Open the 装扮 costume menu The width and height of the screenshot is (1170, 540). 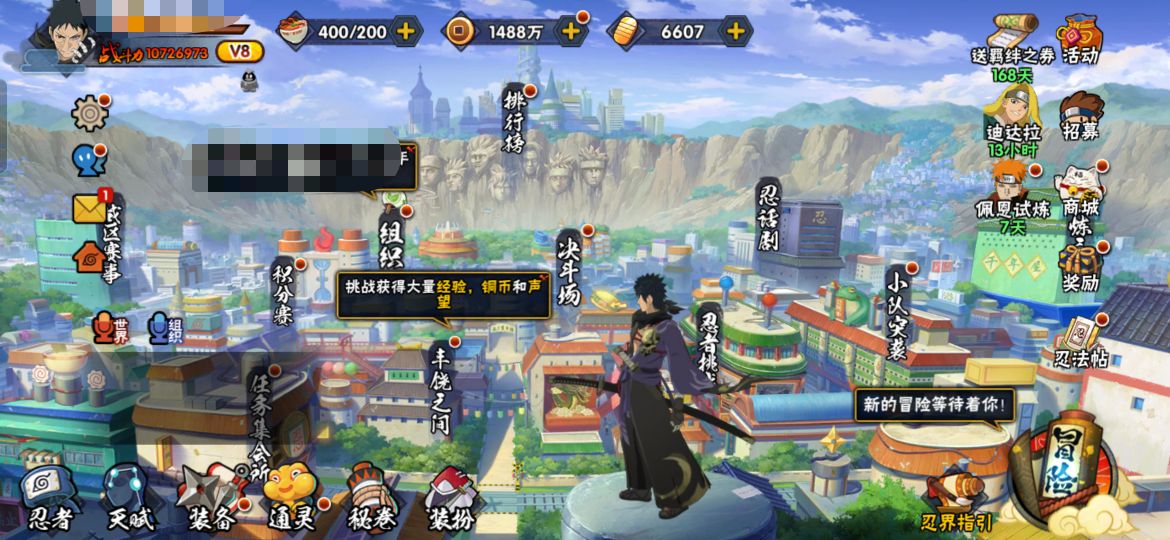451,496
